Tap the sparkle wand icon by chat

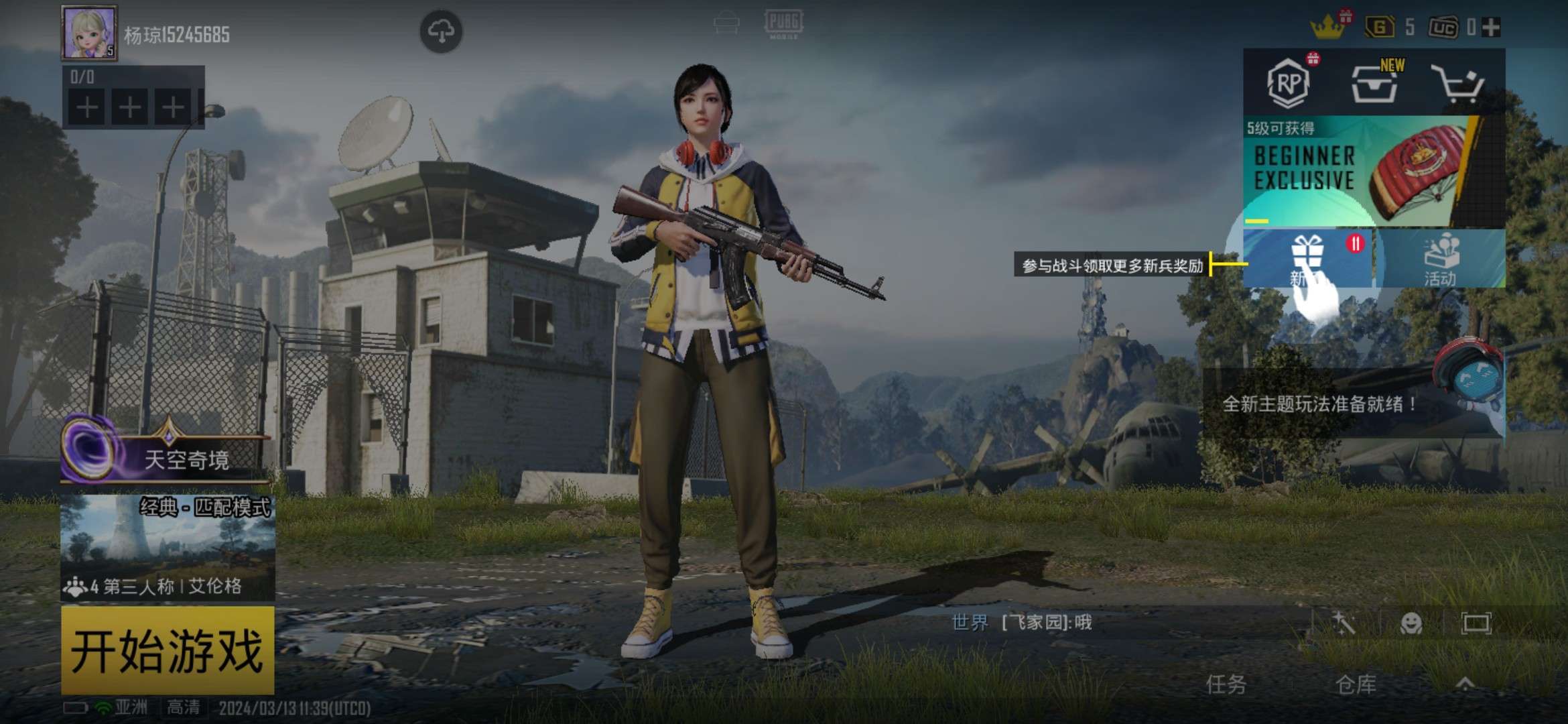point(1344,623)
